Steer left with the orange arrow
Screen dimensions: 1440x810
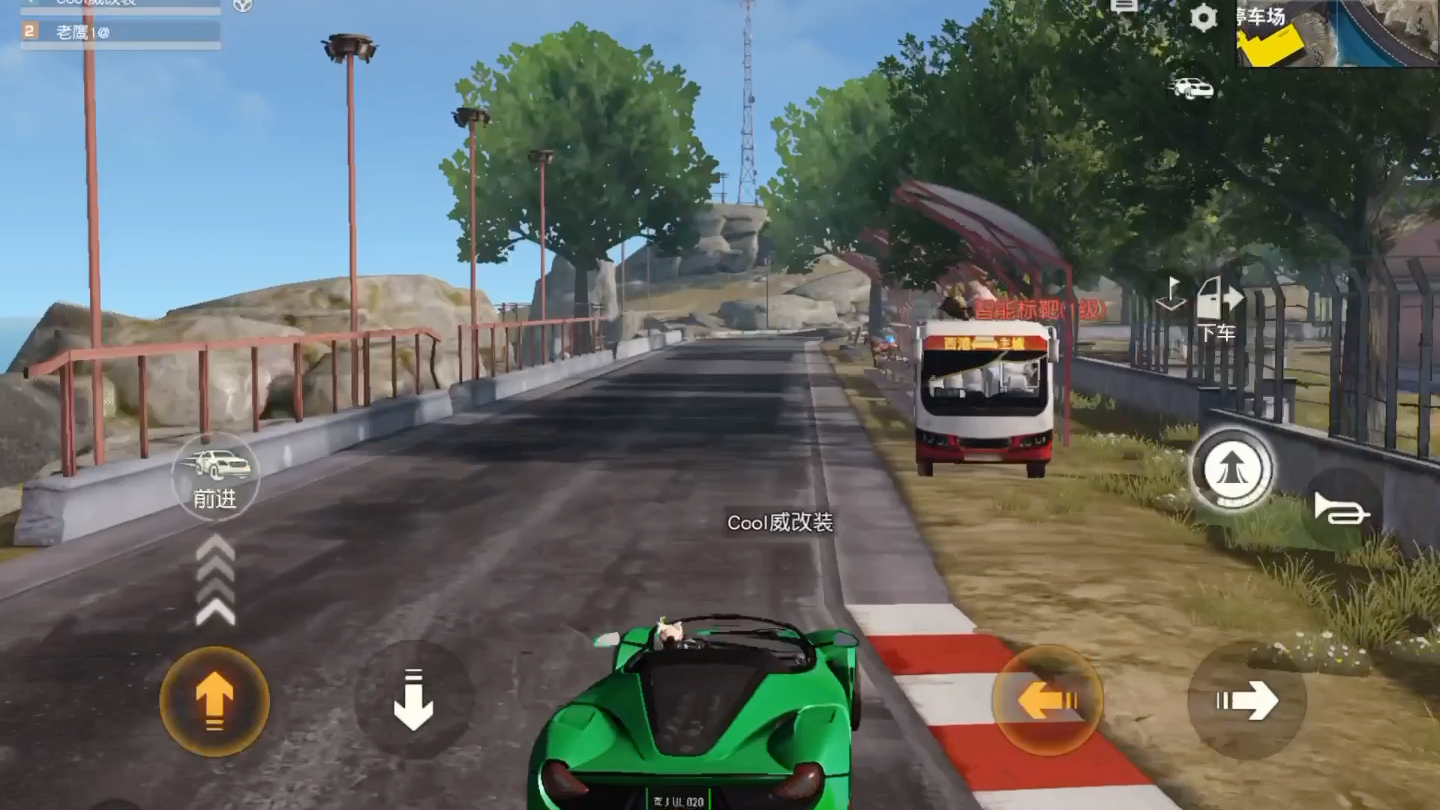(1047, 700)
